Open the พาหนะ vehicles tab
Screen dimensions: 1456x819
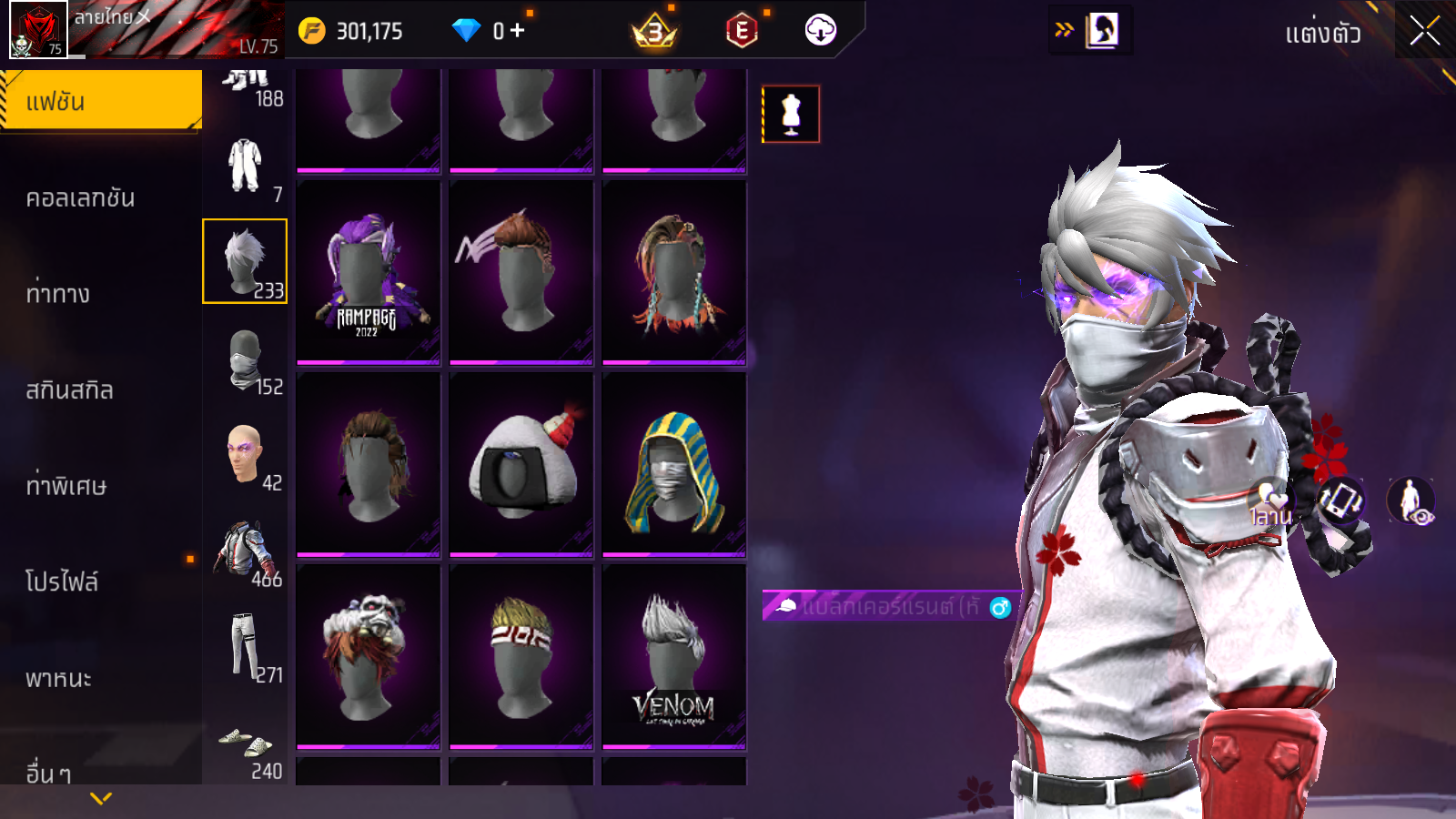(59, 679)
